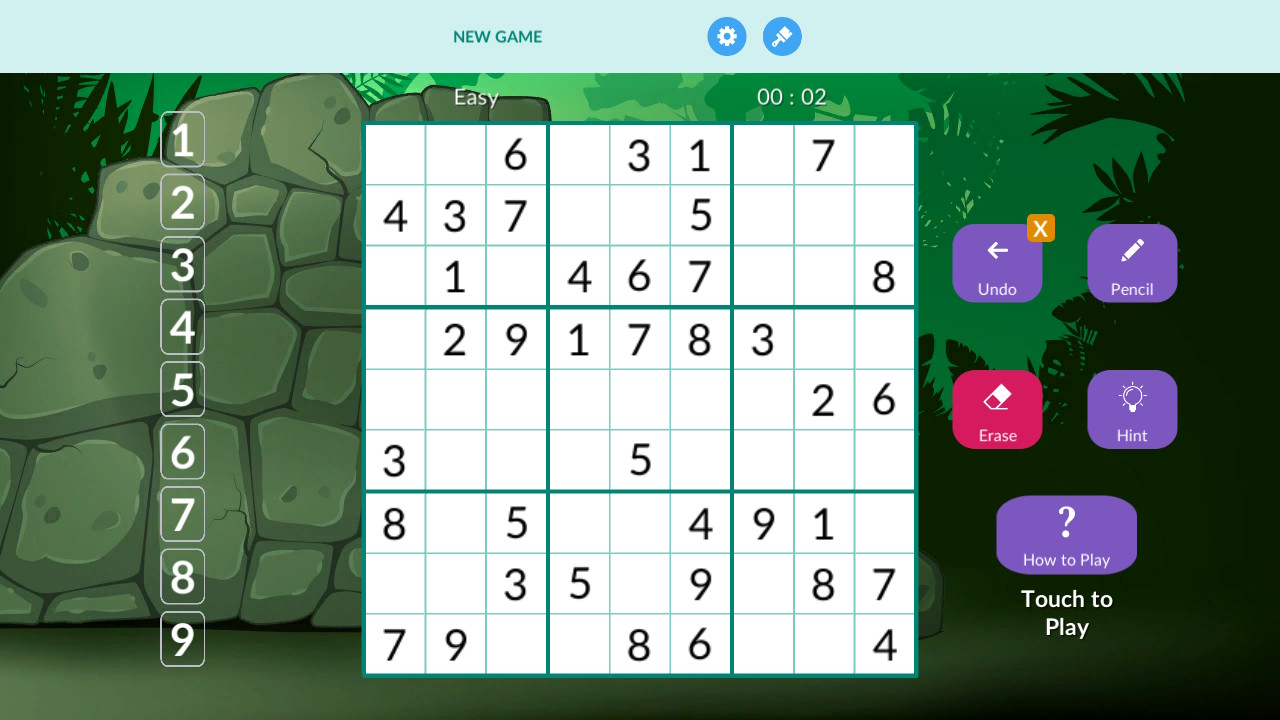Select number 9 from the palette
Screen dimensions: 1280x720
click(x=182, y=639)
